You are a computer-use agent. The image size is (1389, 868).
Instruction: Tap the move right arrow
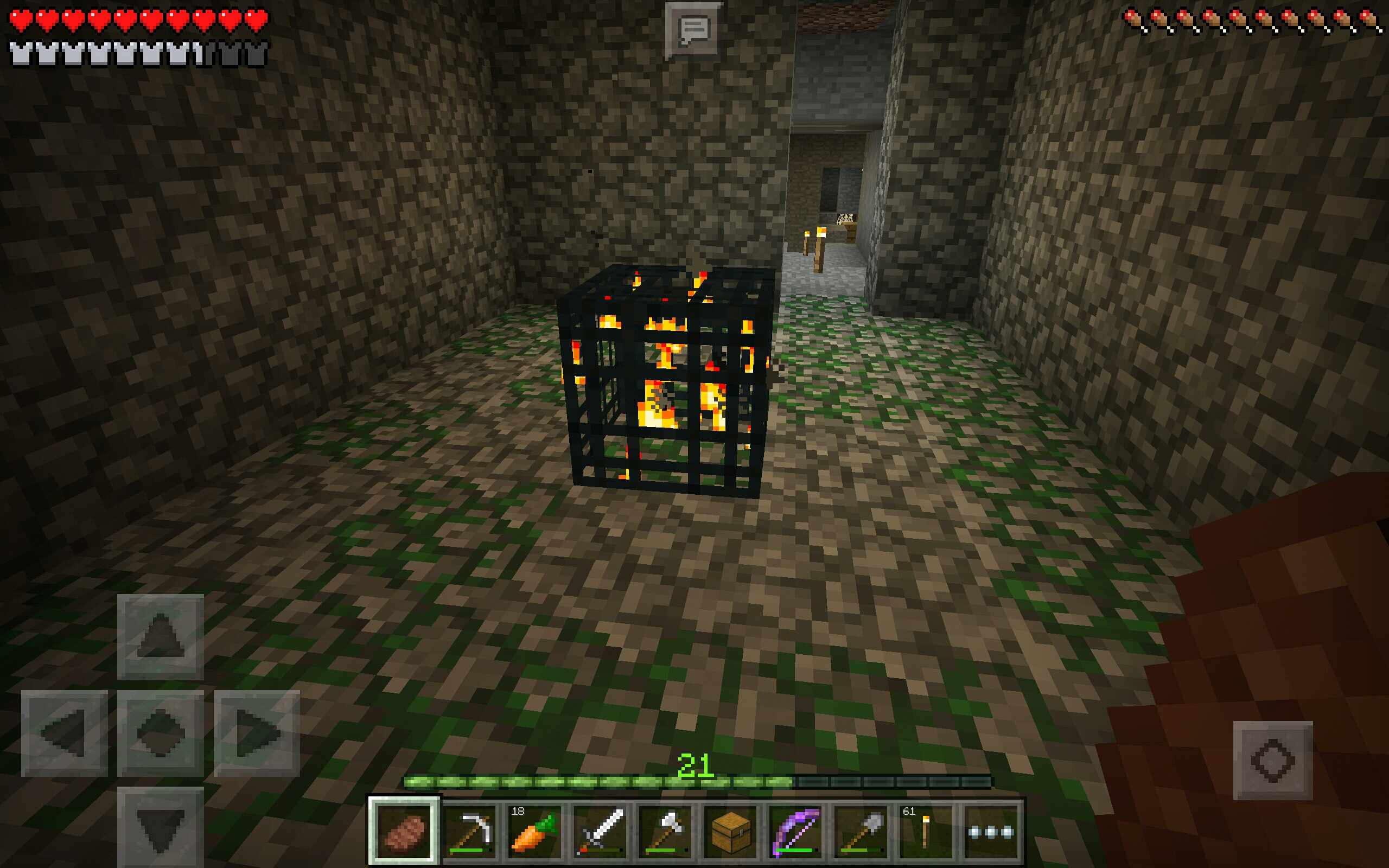257,733
